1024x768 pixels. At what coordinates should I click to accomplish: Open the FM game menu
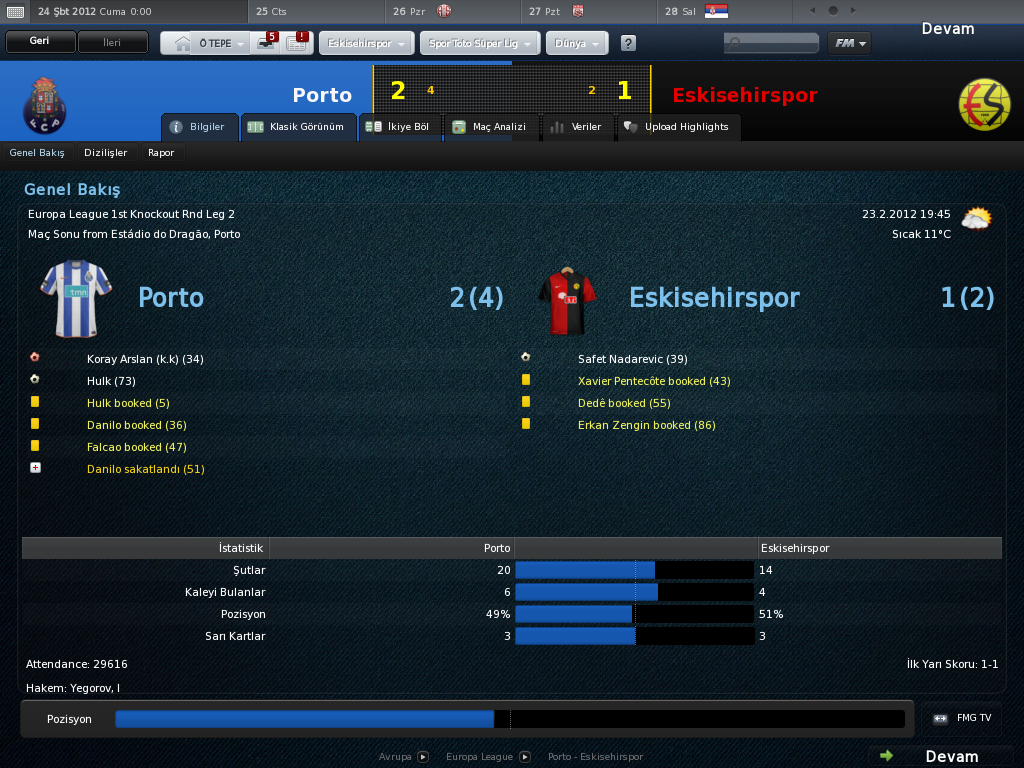(x=849, y=43)
